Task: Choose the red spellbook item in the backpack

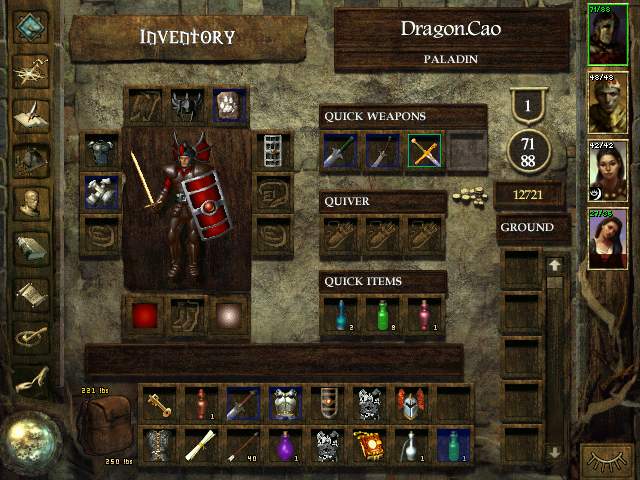Action: pyautogui.click(x=369, y=444)
